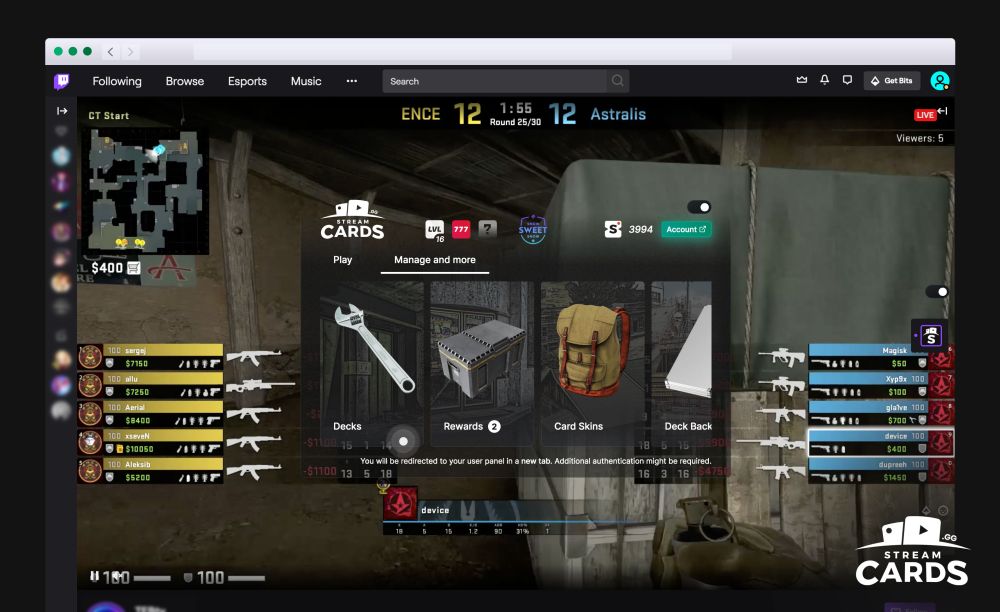Open the Browse page
Image resolution: width=1000 pixels, height=612 pixels.
click(185, 81)
